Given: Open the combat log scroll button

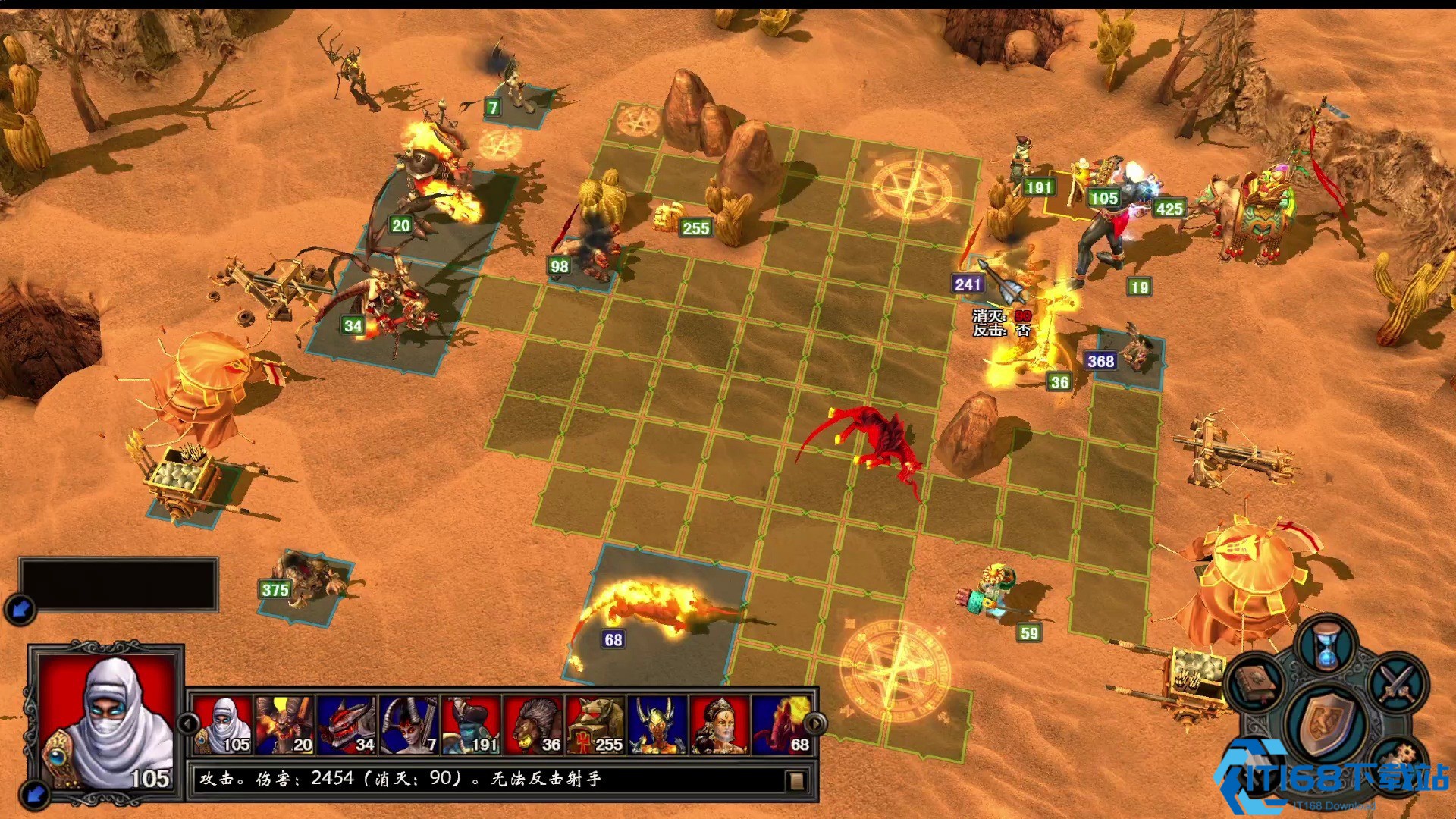Looking at the screenshot, I should pyautogui.click(x=795, y=780).
